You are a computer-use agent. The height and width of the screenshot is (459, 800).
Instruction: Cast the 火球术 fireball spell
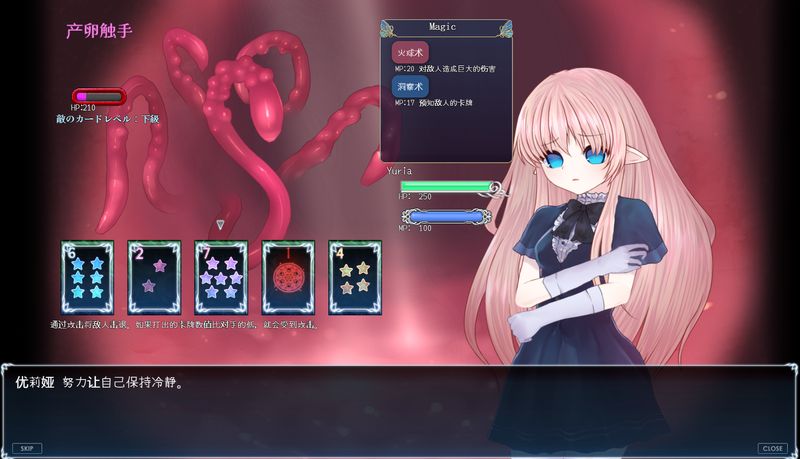pyautogui.click(x=410, y=52)
